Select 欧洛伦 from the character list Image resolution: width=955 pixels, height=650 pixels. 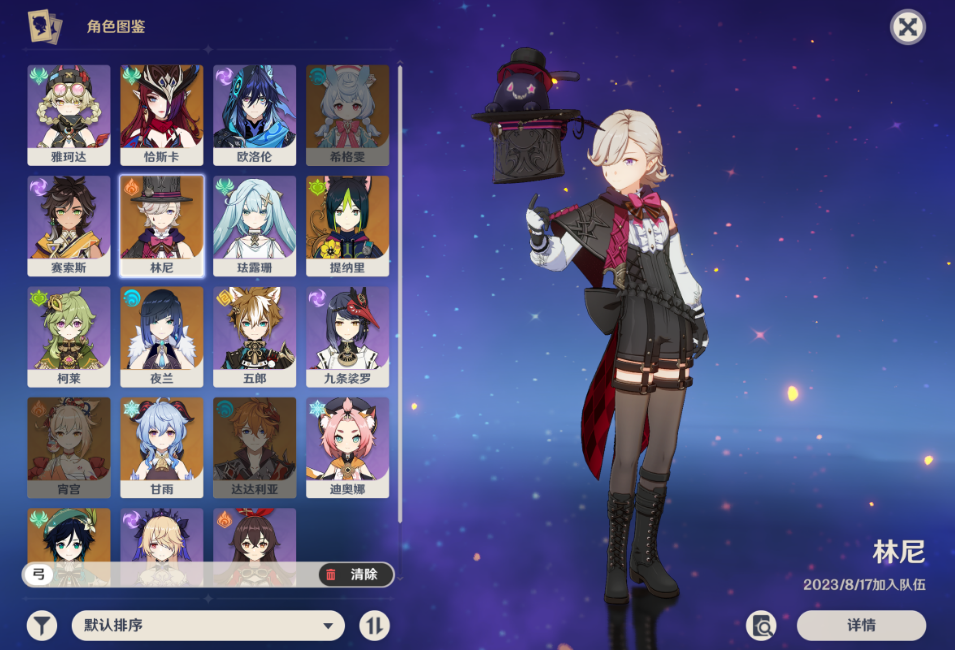pyautogui.click(x=254, y=115)
